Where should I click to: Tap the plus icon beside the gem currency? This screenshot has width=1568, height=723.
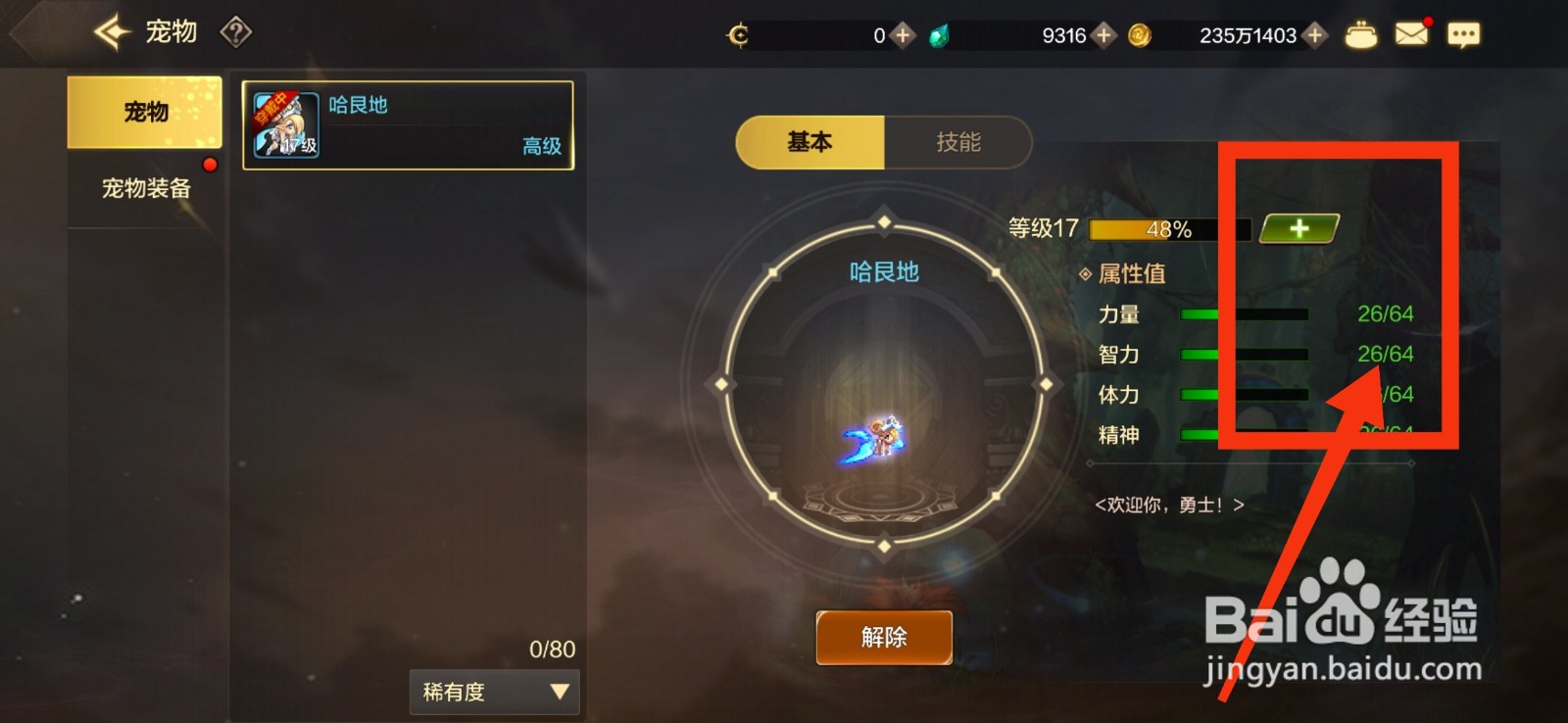coord(1103,33)
